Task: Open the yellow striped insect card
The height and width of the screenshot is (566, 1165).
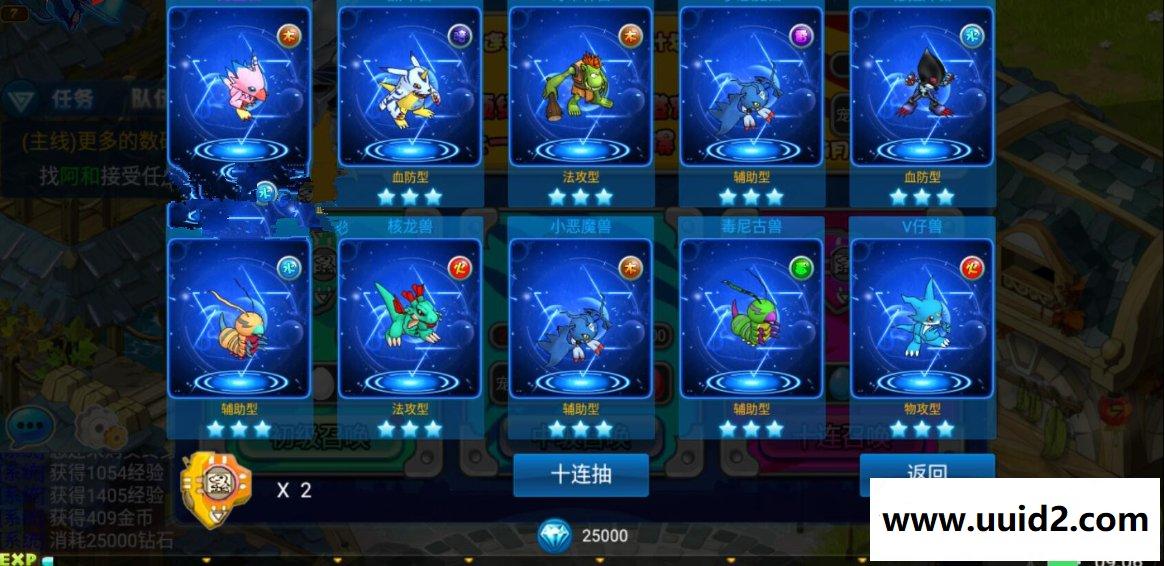Action: coord(239,318)
